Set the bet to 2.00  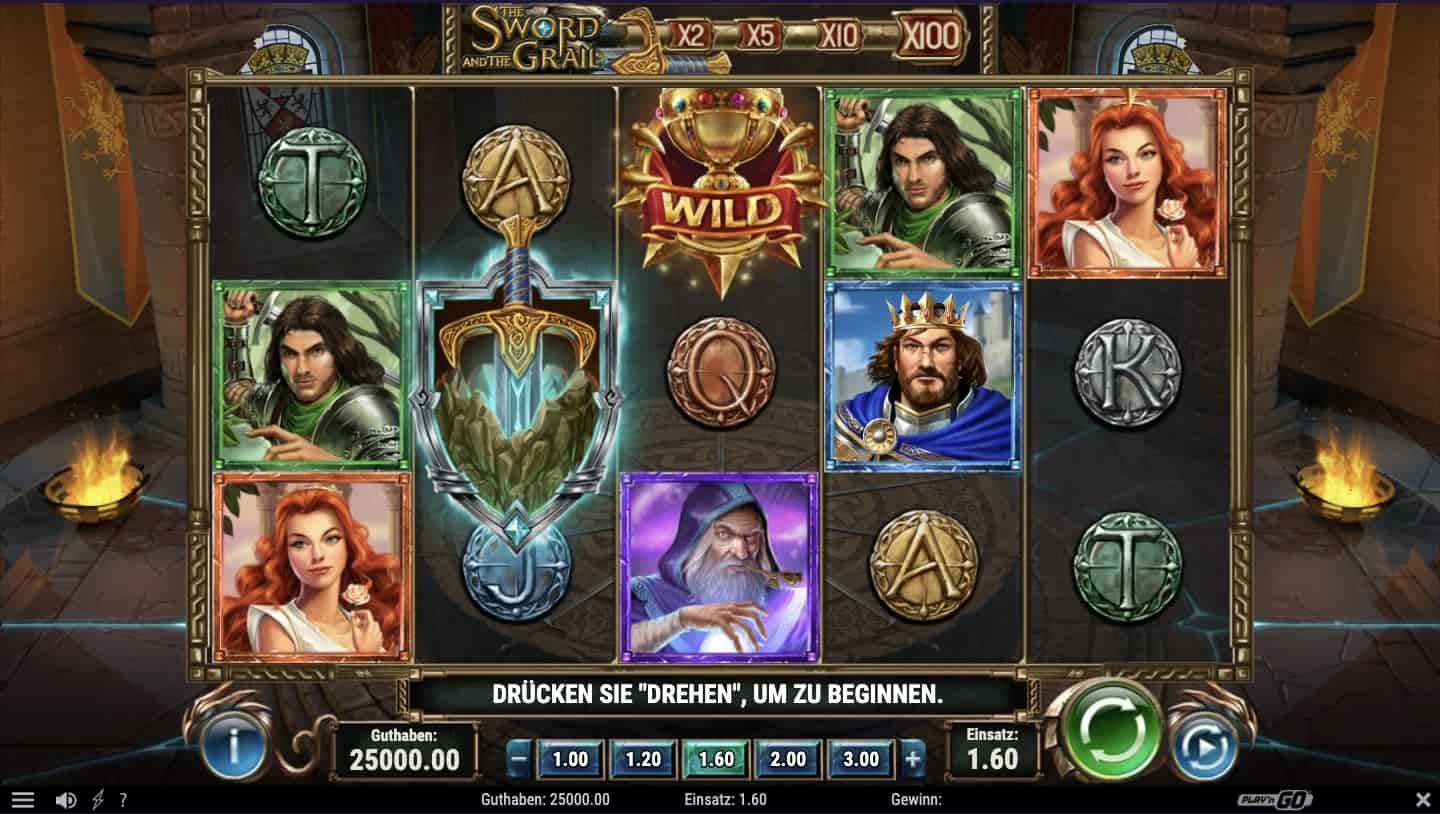tap(788, 759)
